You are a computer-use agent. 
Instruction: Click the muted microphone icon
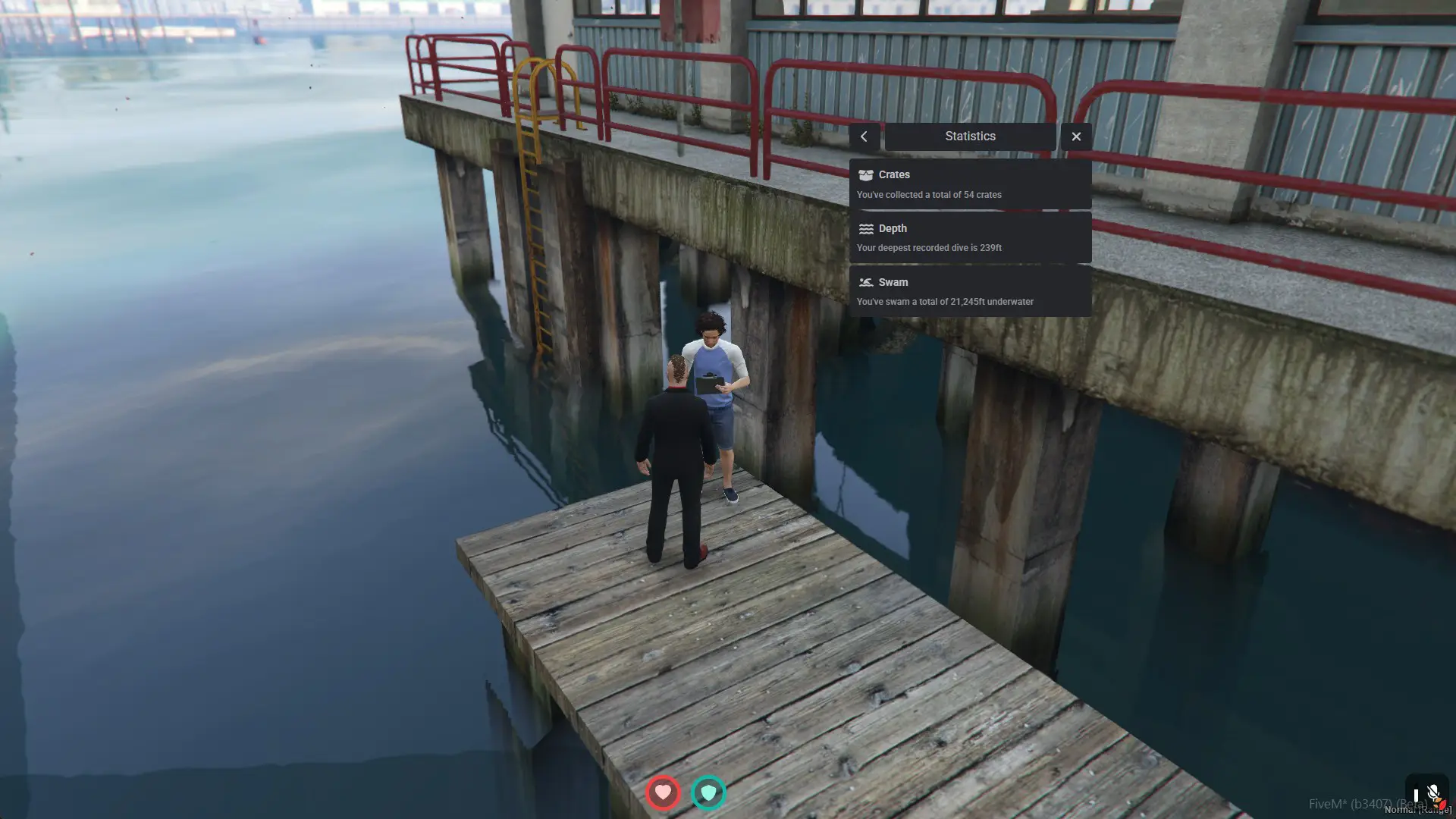coord(1432,794)
